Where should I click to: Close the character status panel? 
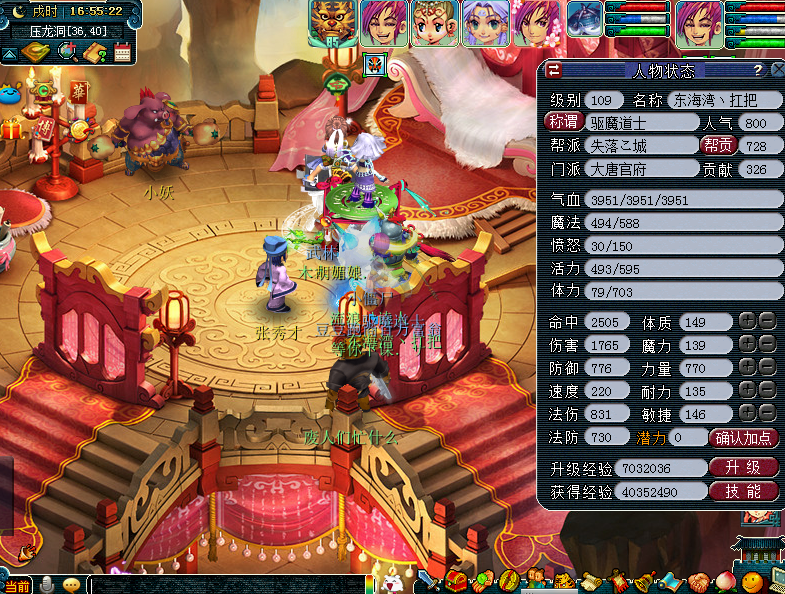tap(776, 70)
